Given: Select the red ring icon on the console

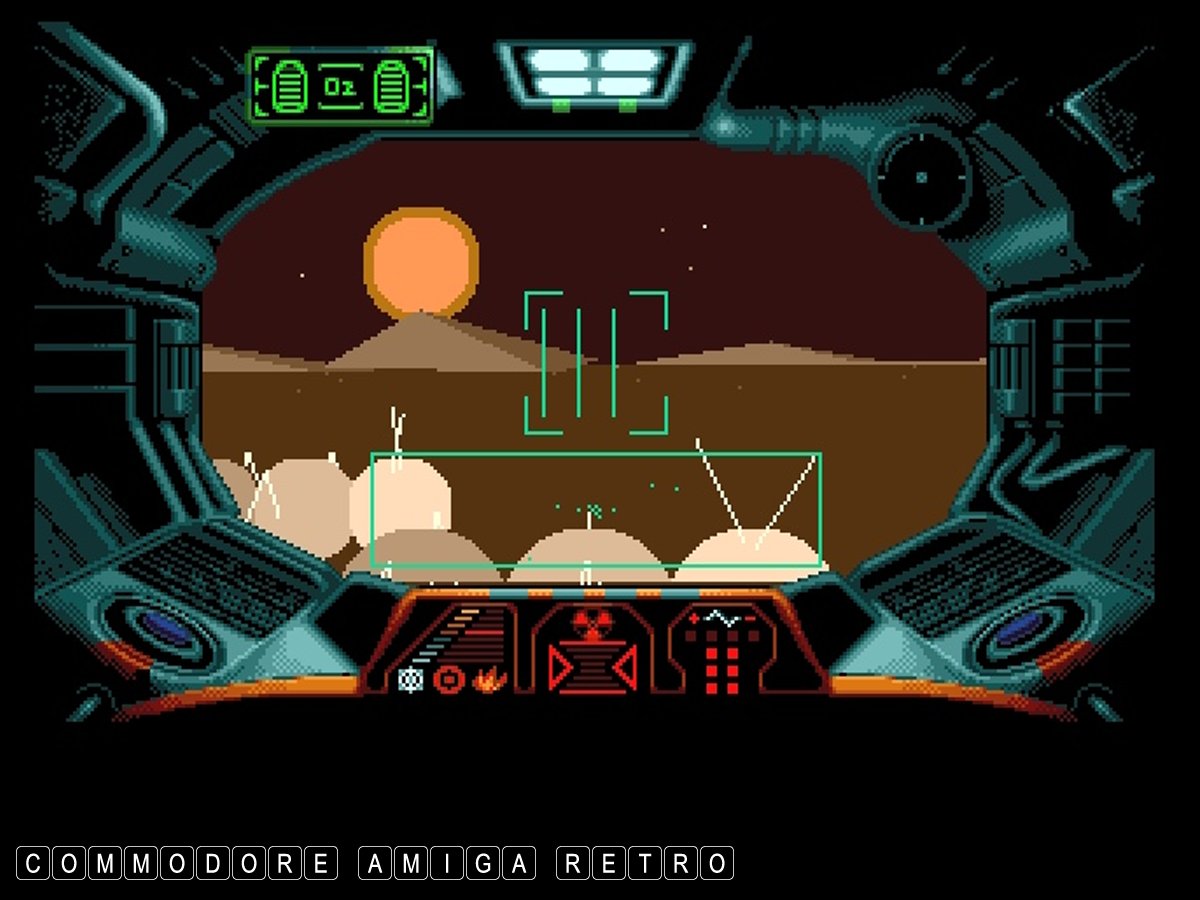Looking at the screenshot, I should [x=449, y=680].
